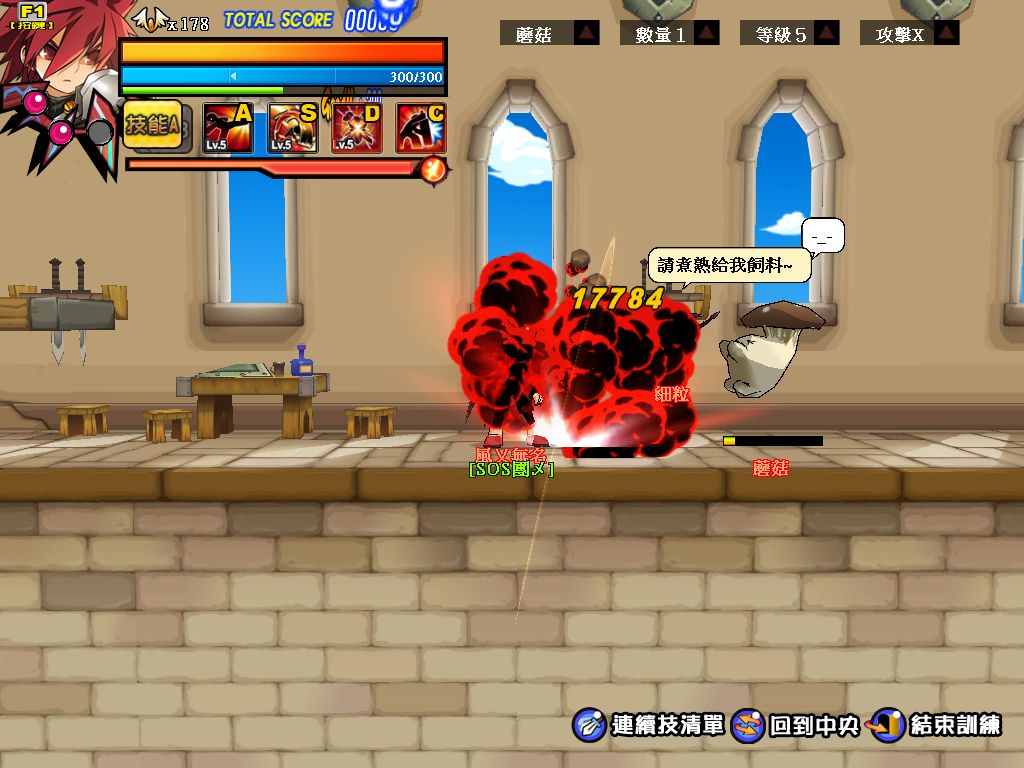1024x768 pixels.
Task: Click 結束訓練 to end training
Action: (x=937, y=725)
